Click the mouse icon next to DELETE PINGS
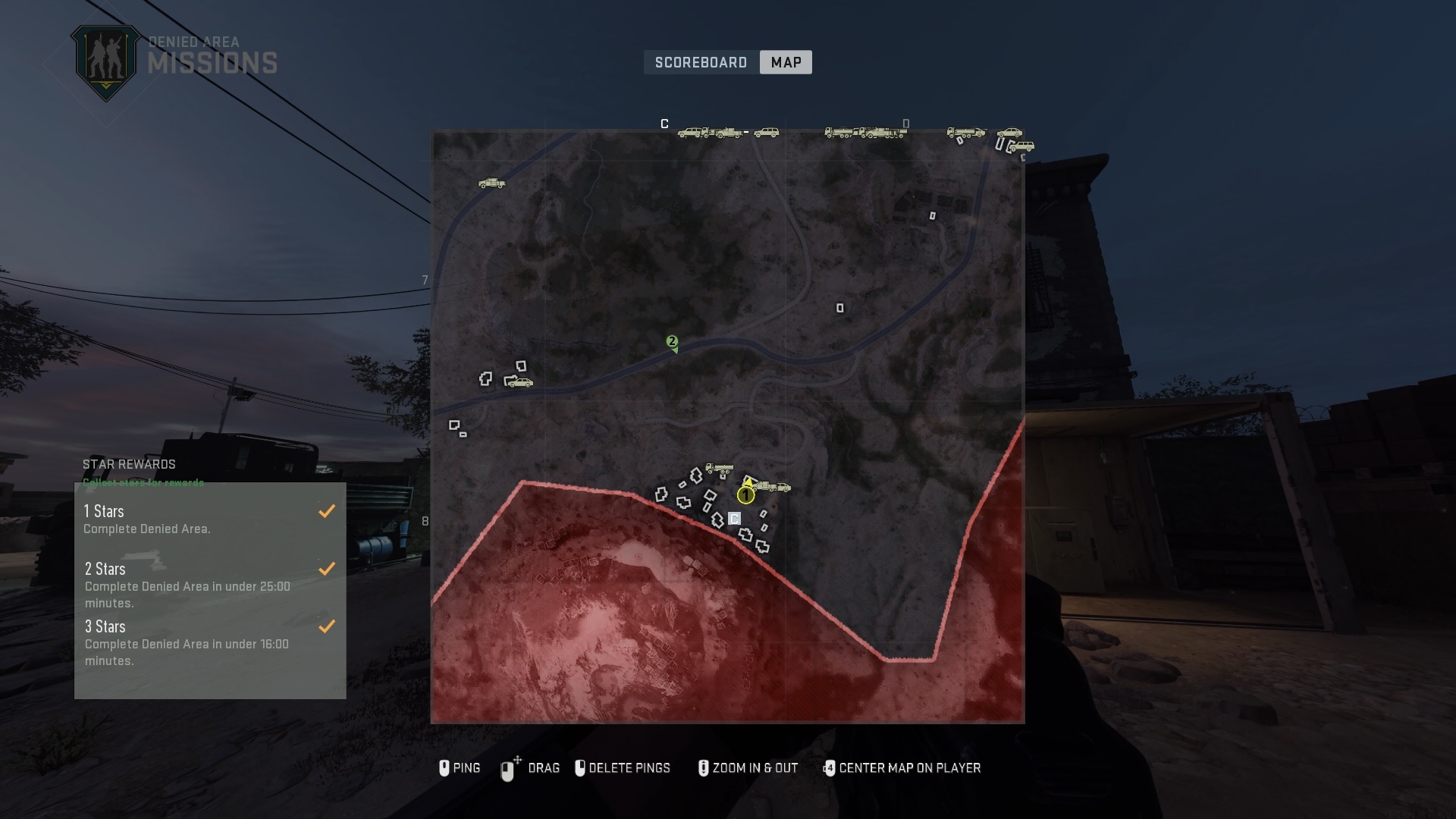1456x819 pixels. [582, 768]
